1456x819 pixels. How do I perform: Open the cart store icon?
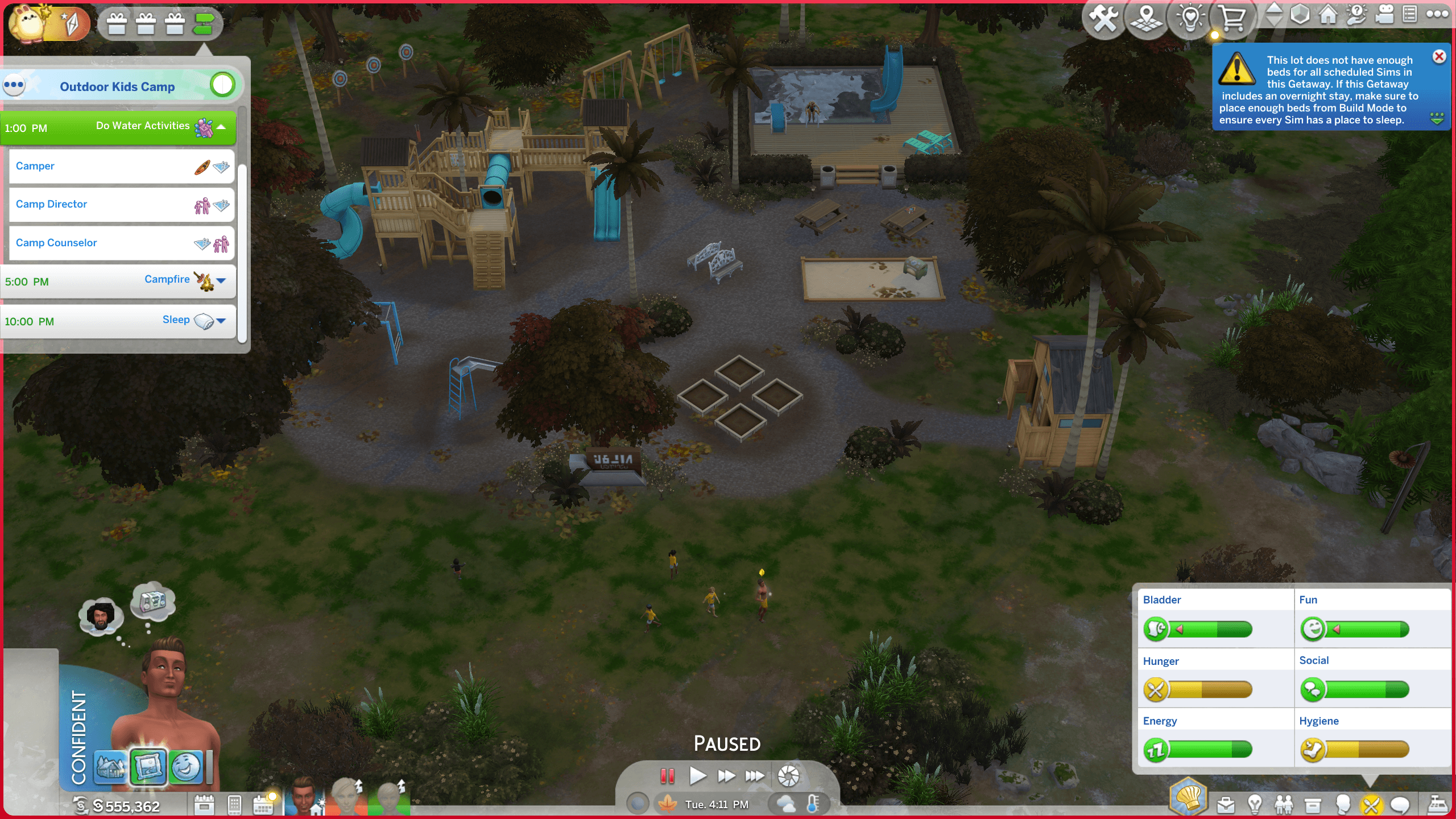(1232, 19)
